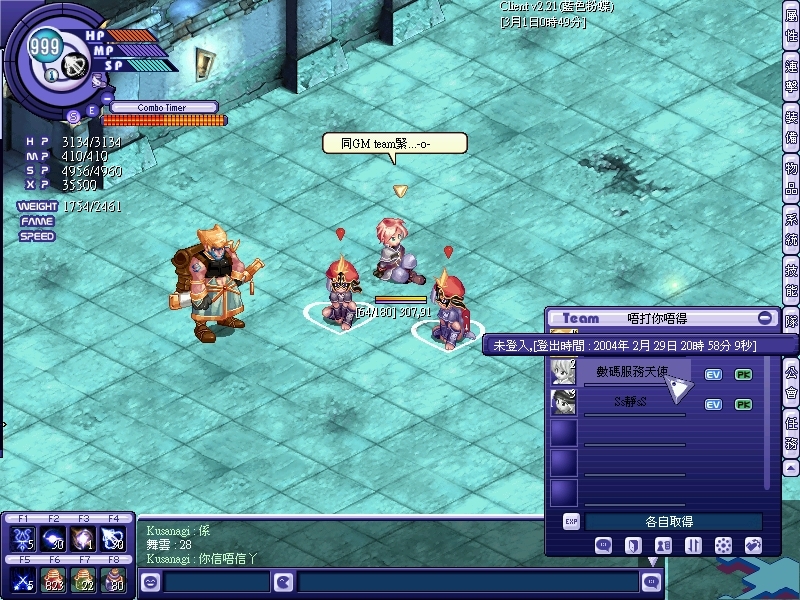Use the F6 potion with 823 count
This screenshot has width=800, height=600.
point(52,580)
